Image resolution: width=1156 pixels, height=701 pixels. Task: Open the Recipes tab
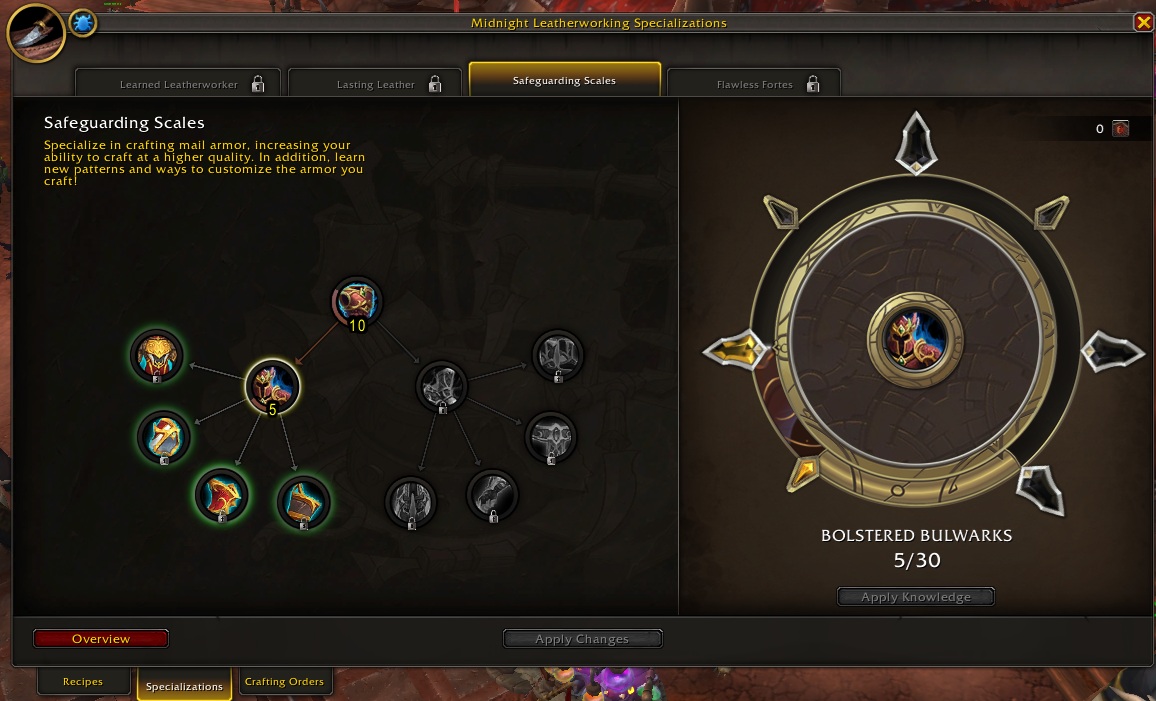click(x=83, y=682)
